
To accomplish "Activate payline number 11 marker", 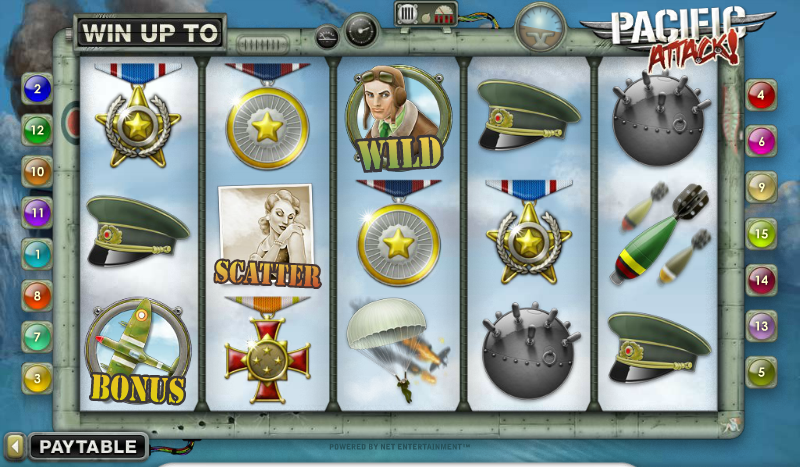I will pos(37,212).
